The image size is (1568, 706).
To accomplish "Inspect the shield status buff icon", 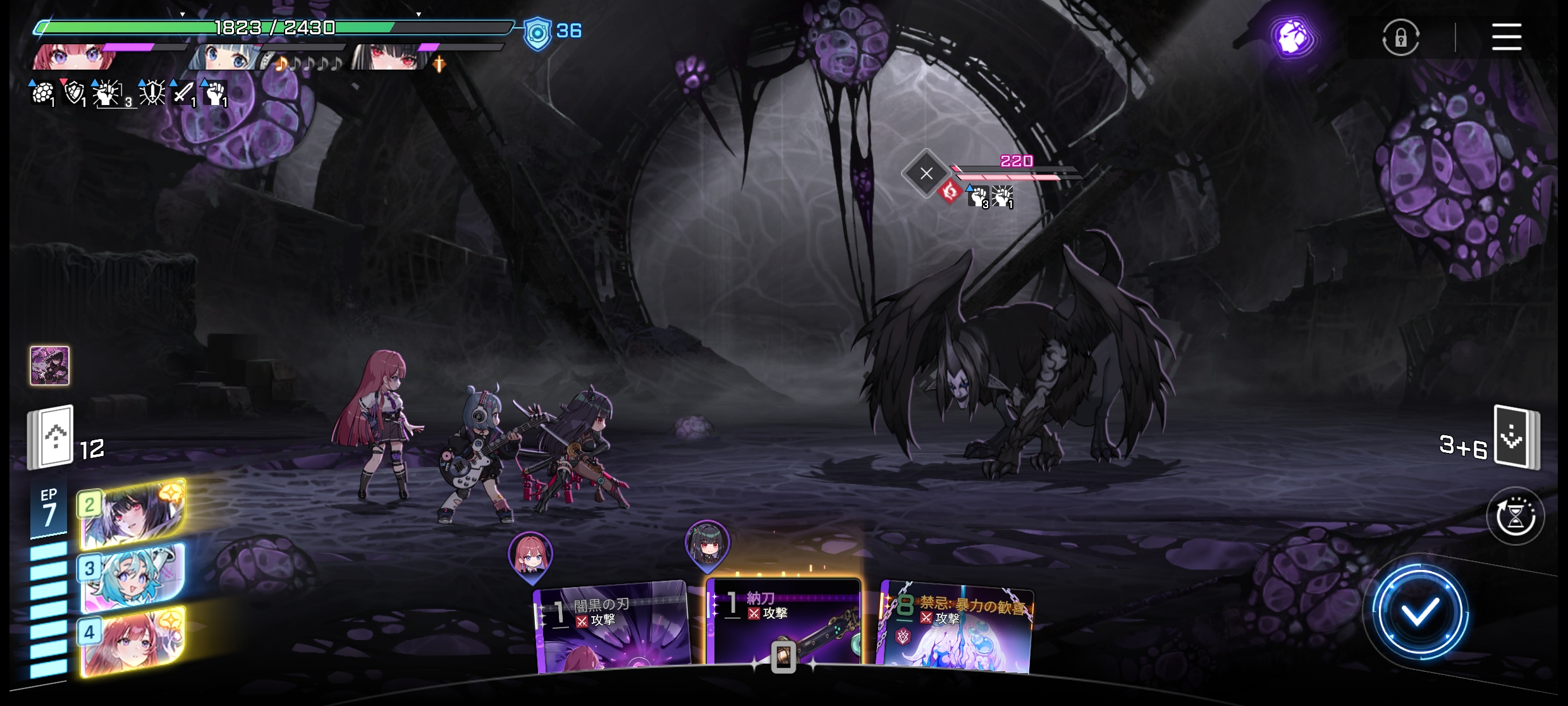I will coord(75,94).
